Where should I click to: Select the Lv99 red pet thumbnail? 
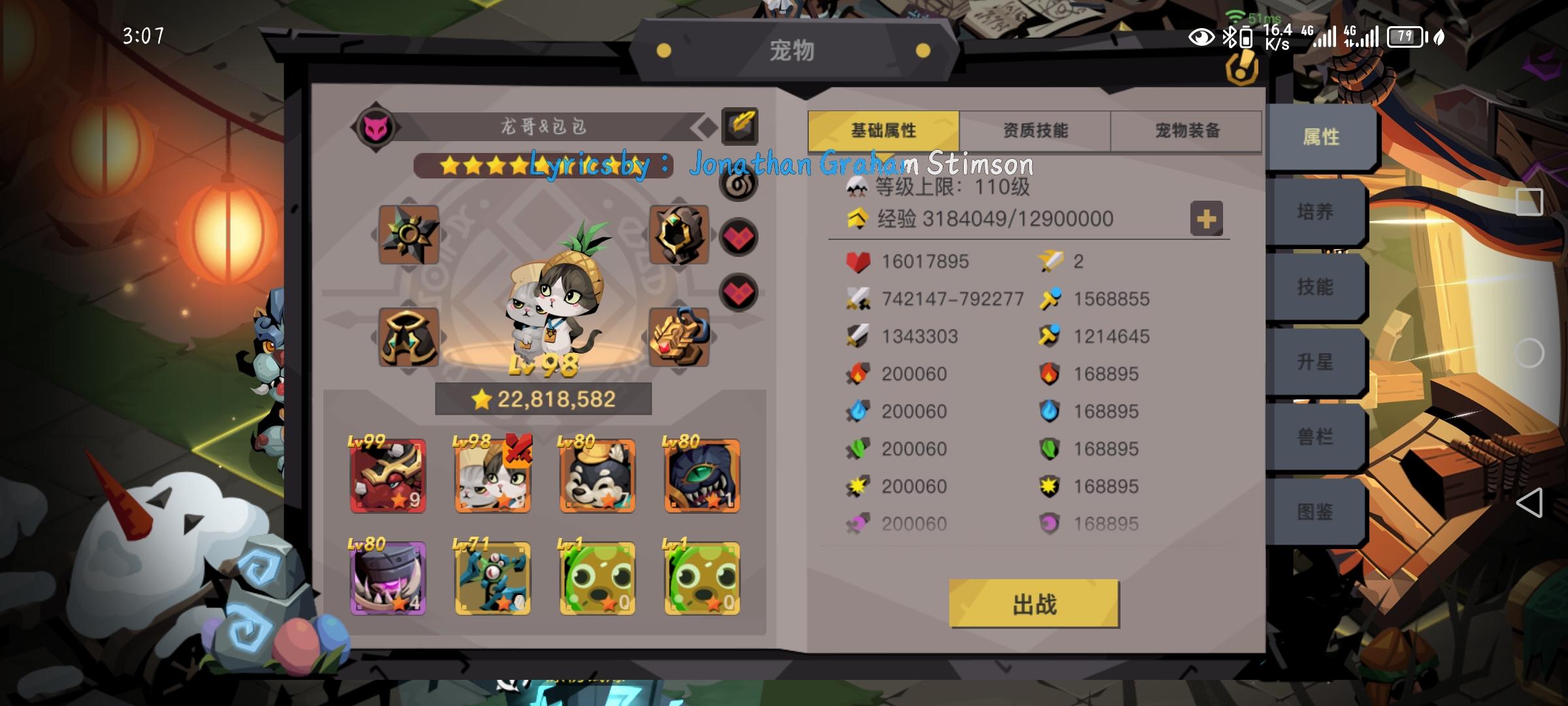coord(387,477)
